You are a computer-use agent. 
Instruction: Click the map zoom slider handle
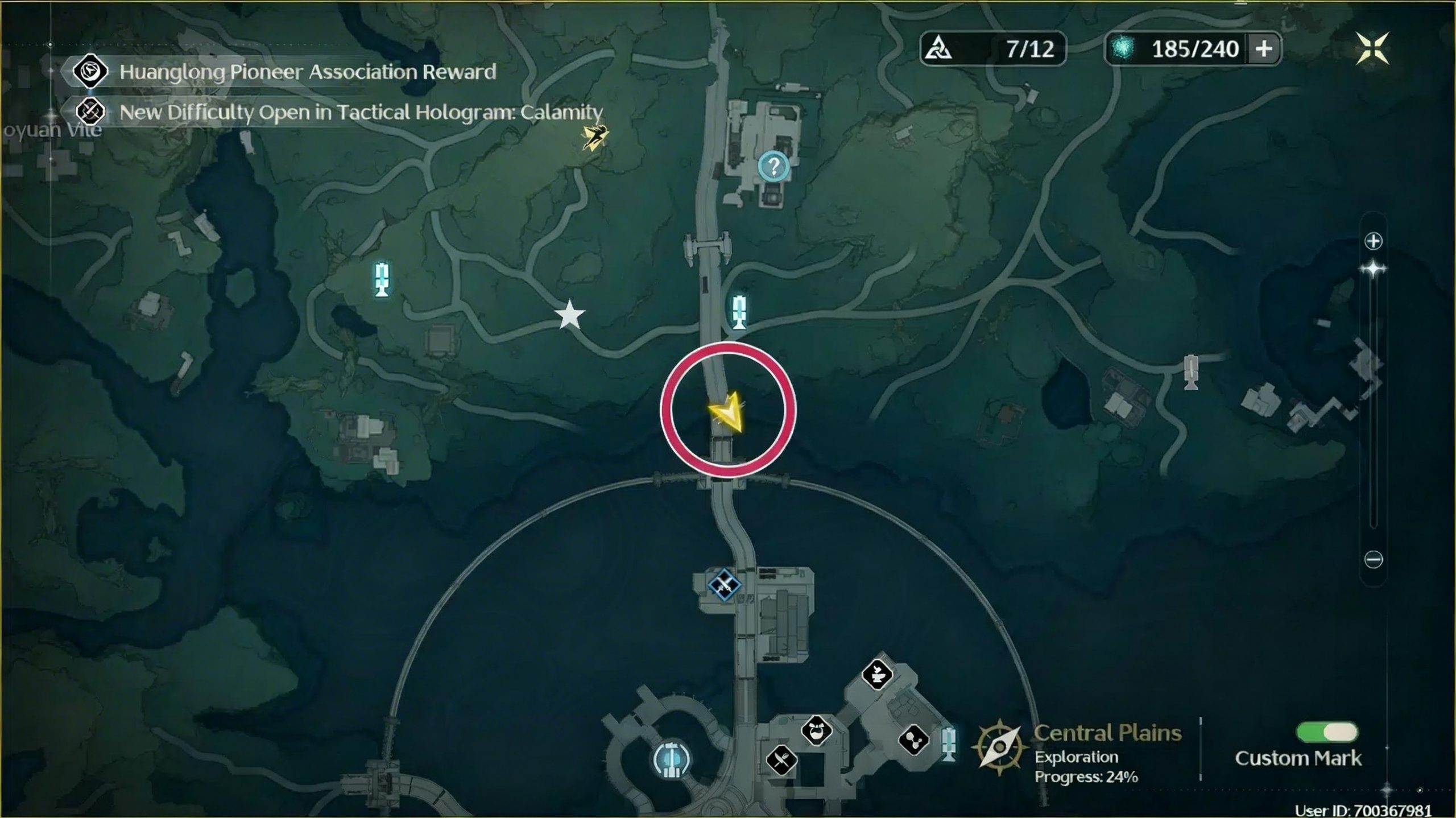[1373, 268]
